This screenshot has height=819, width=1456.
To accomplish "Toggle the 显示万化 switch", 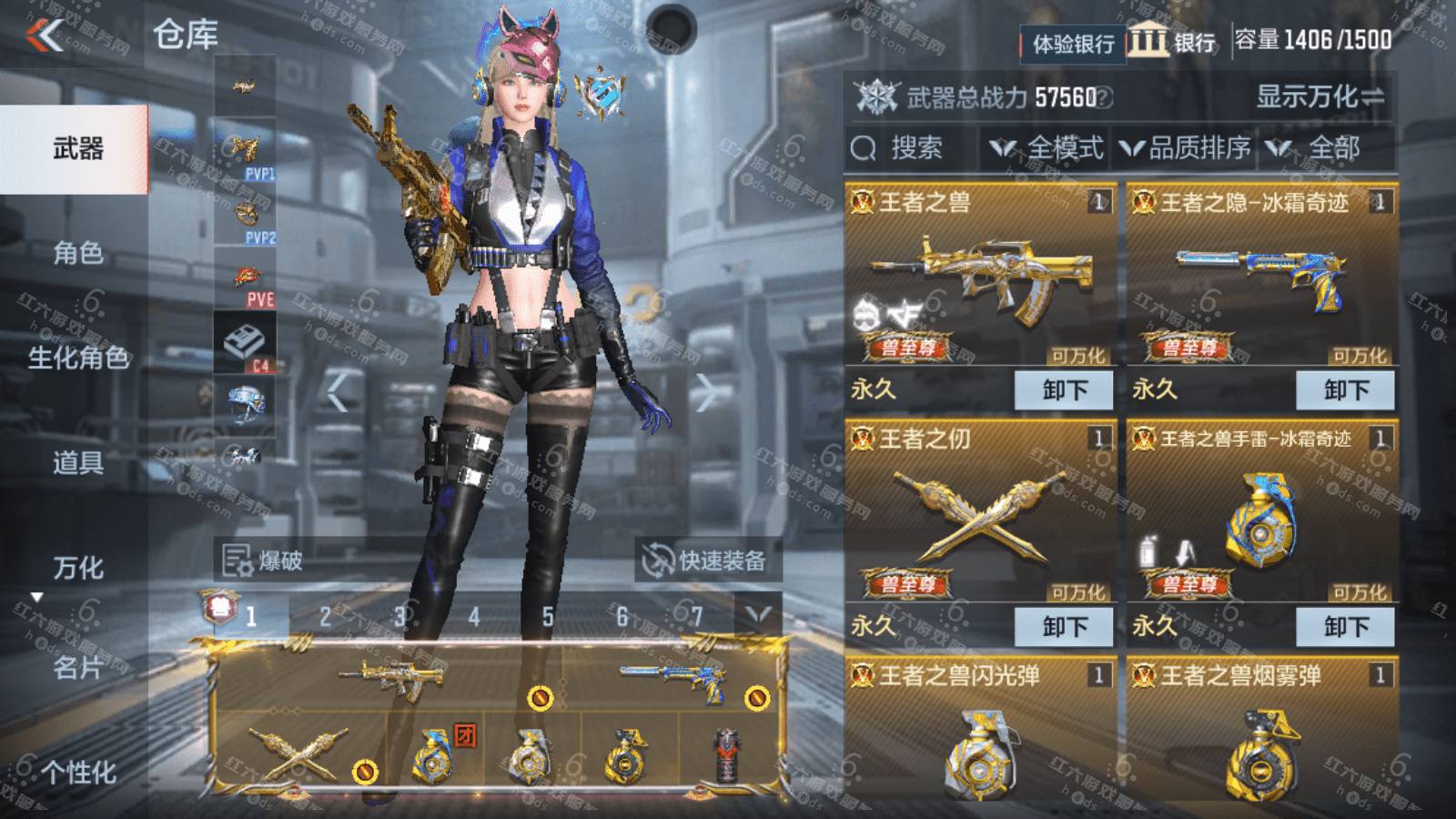I will 1319,96.
